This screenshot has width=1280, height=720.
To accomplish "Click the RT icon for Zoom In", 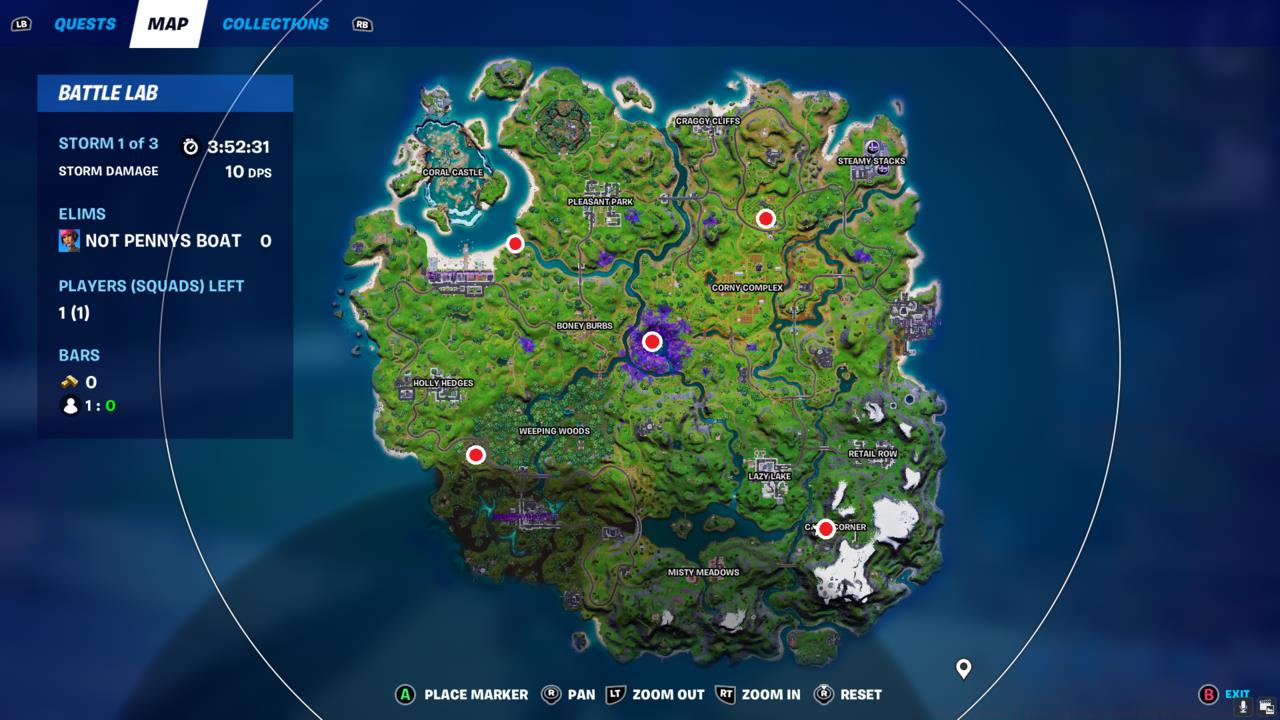I will coord(724,694).
